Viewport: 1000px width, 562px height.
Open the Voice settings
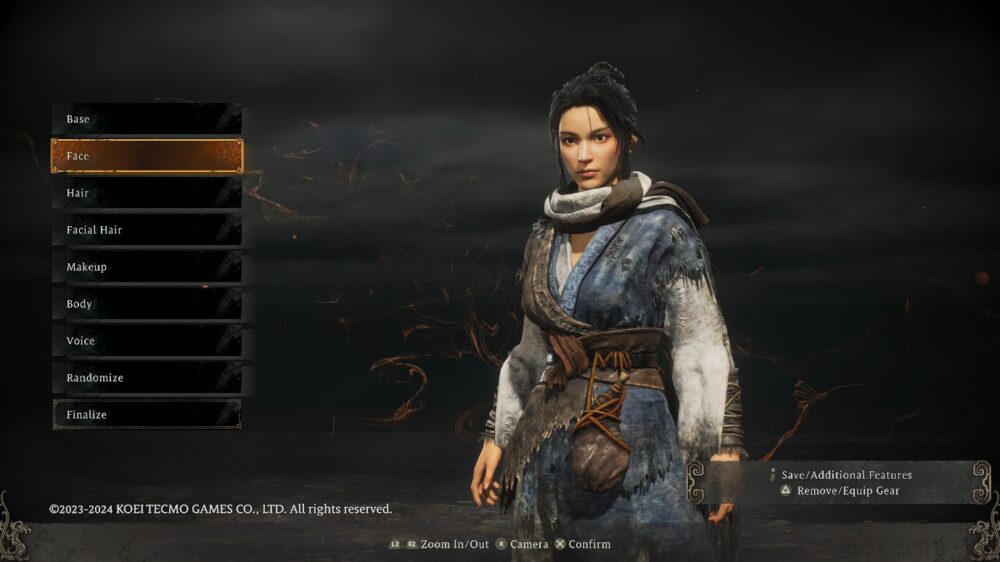pos(146,341)
